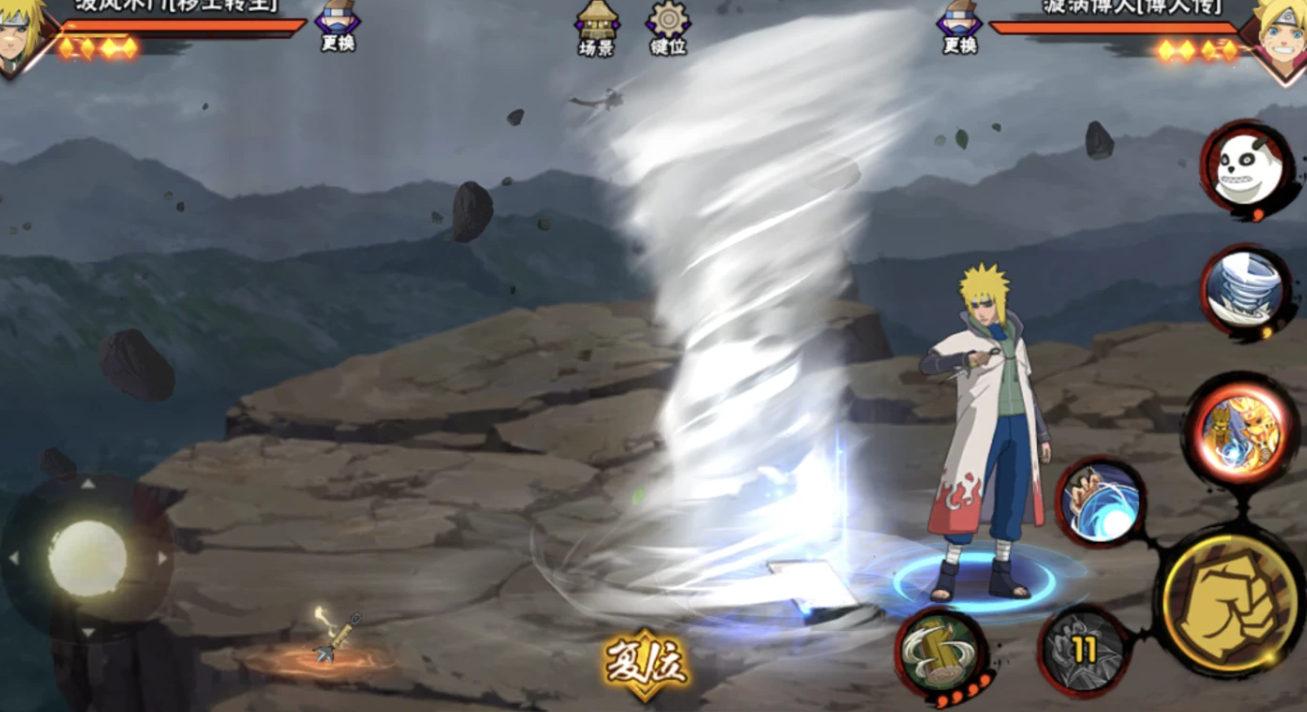The height and width of the screenshot is (712, 1307).
Task: Summon the panda psychic beast
Action: [x=1246, y=168]
